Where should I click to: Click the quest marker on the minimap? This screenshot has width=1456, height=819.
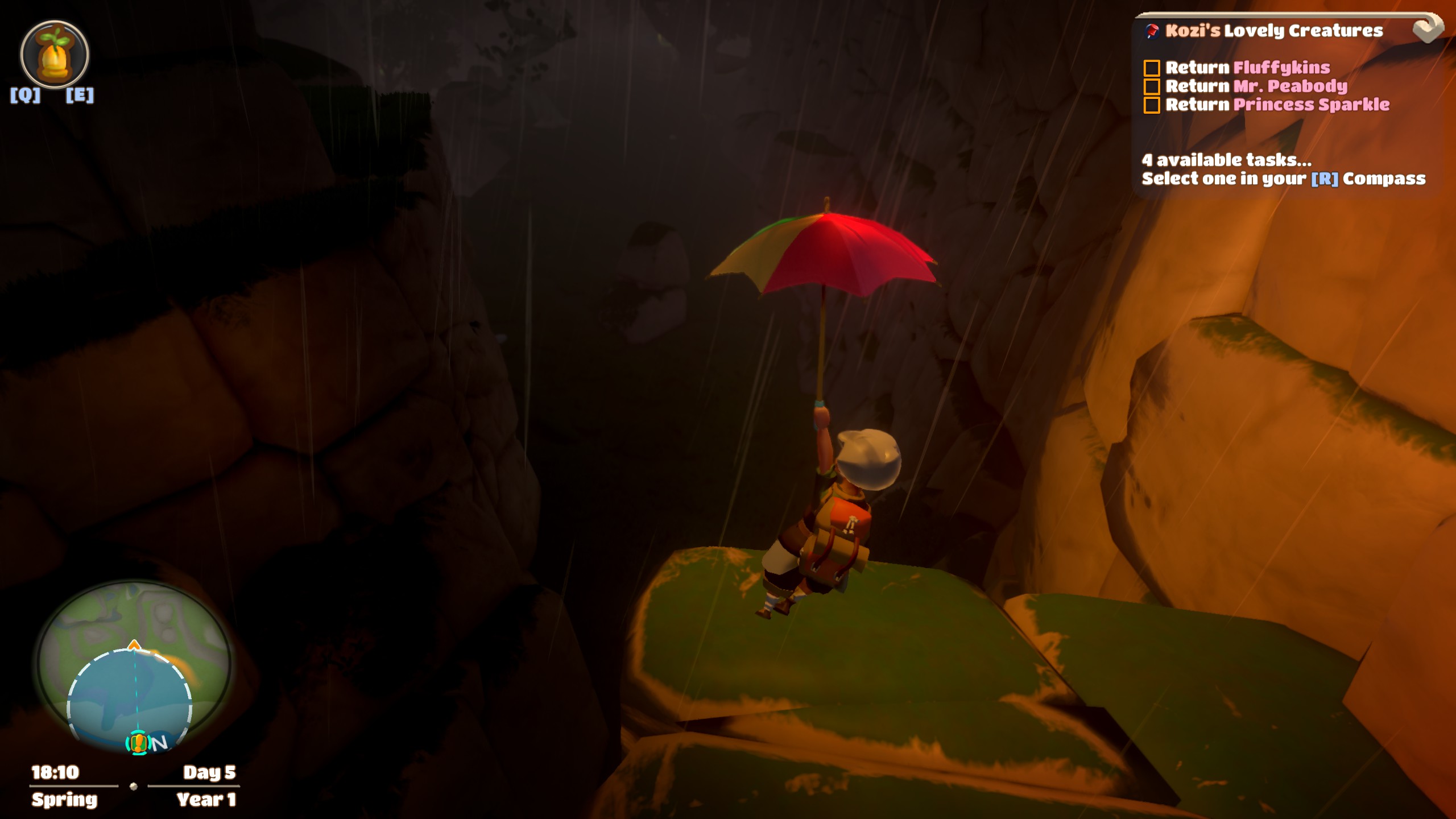138,743
